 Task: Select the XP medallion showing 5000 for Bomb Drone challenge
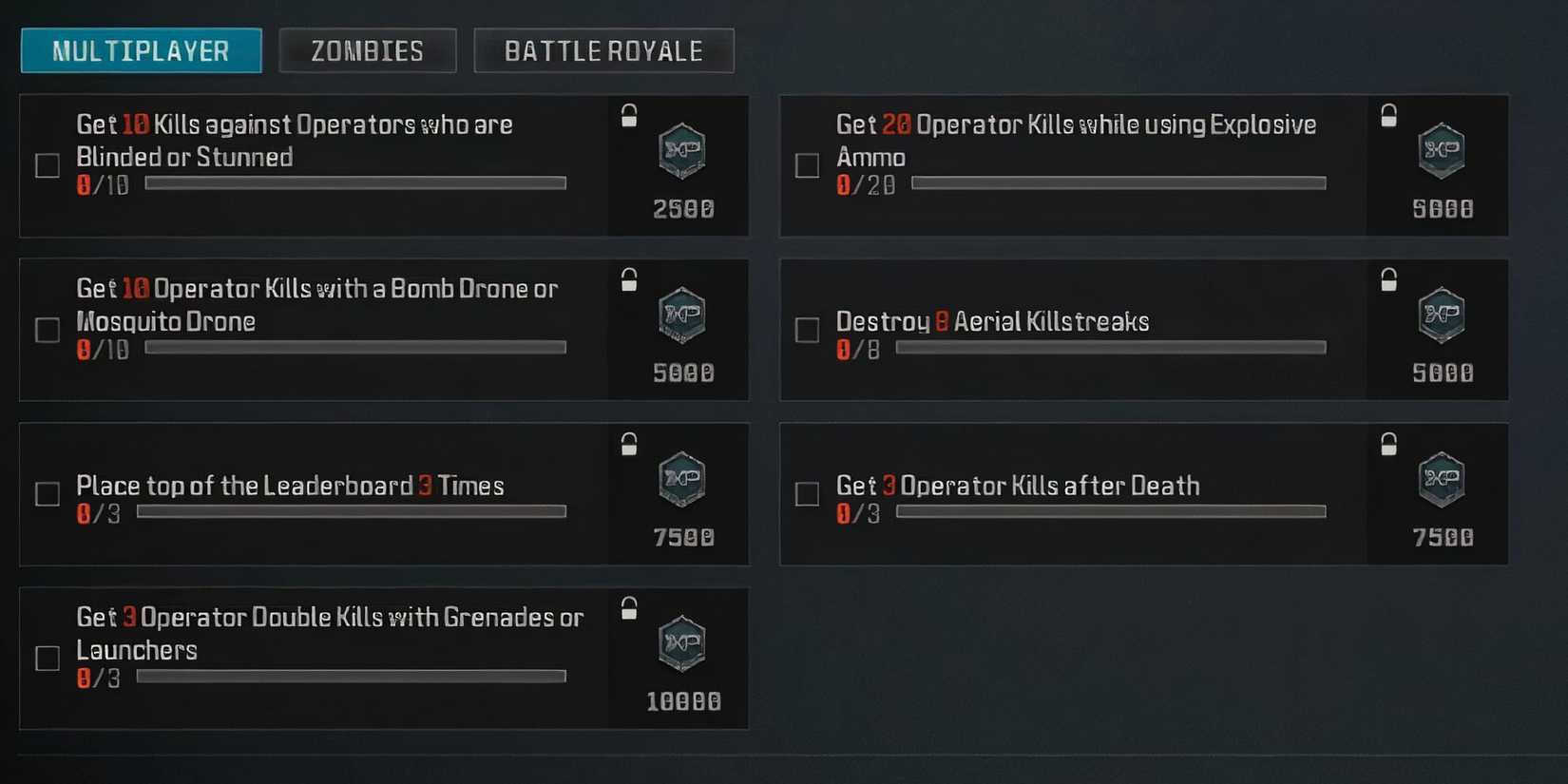[680, 317]
